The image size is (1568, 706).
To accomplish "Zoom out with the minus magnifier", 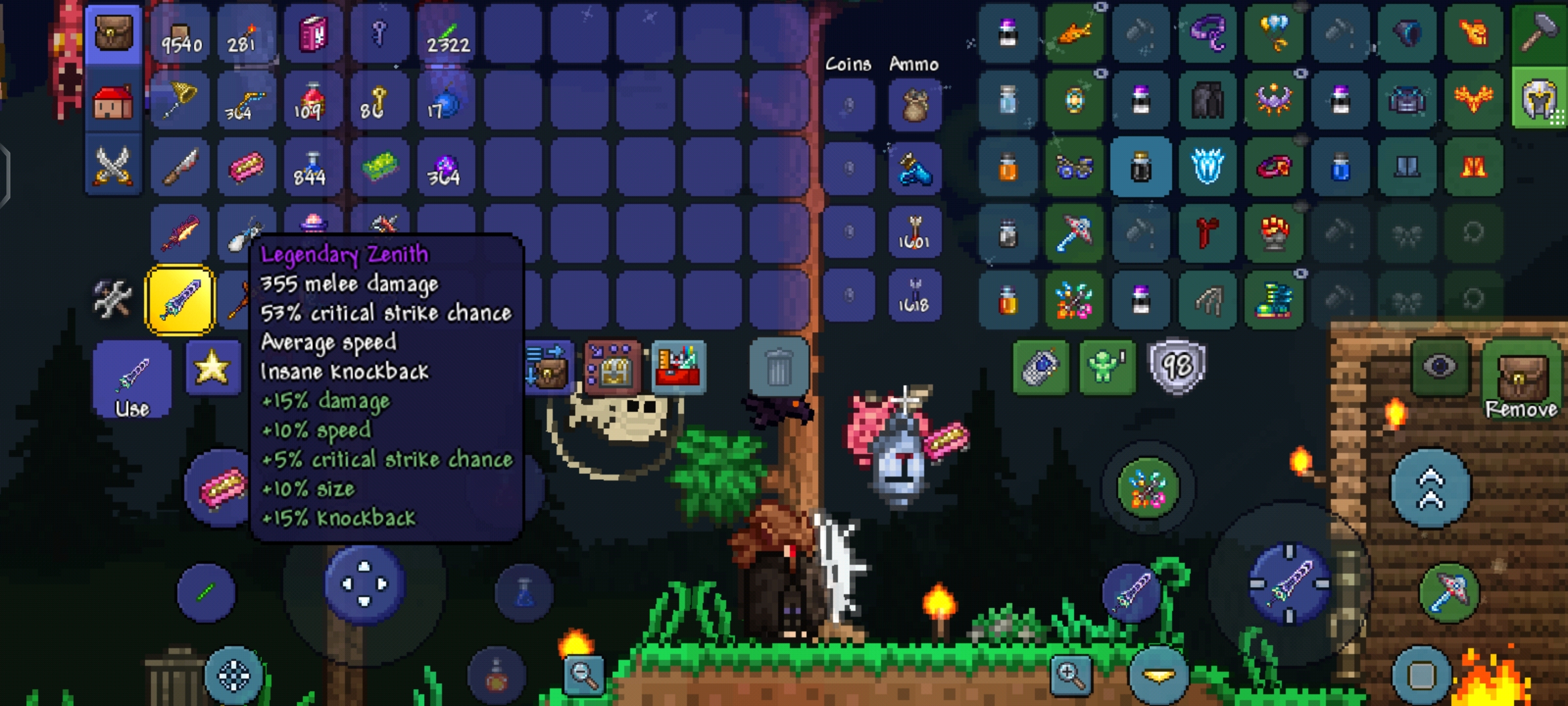I will [583, 675].
